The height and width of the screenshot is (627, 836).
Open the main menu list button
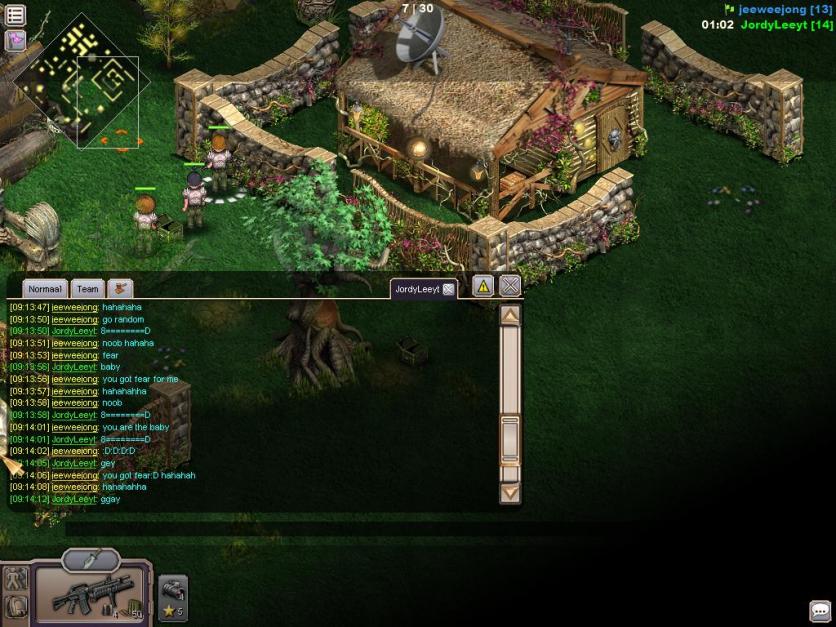point(15,15)
